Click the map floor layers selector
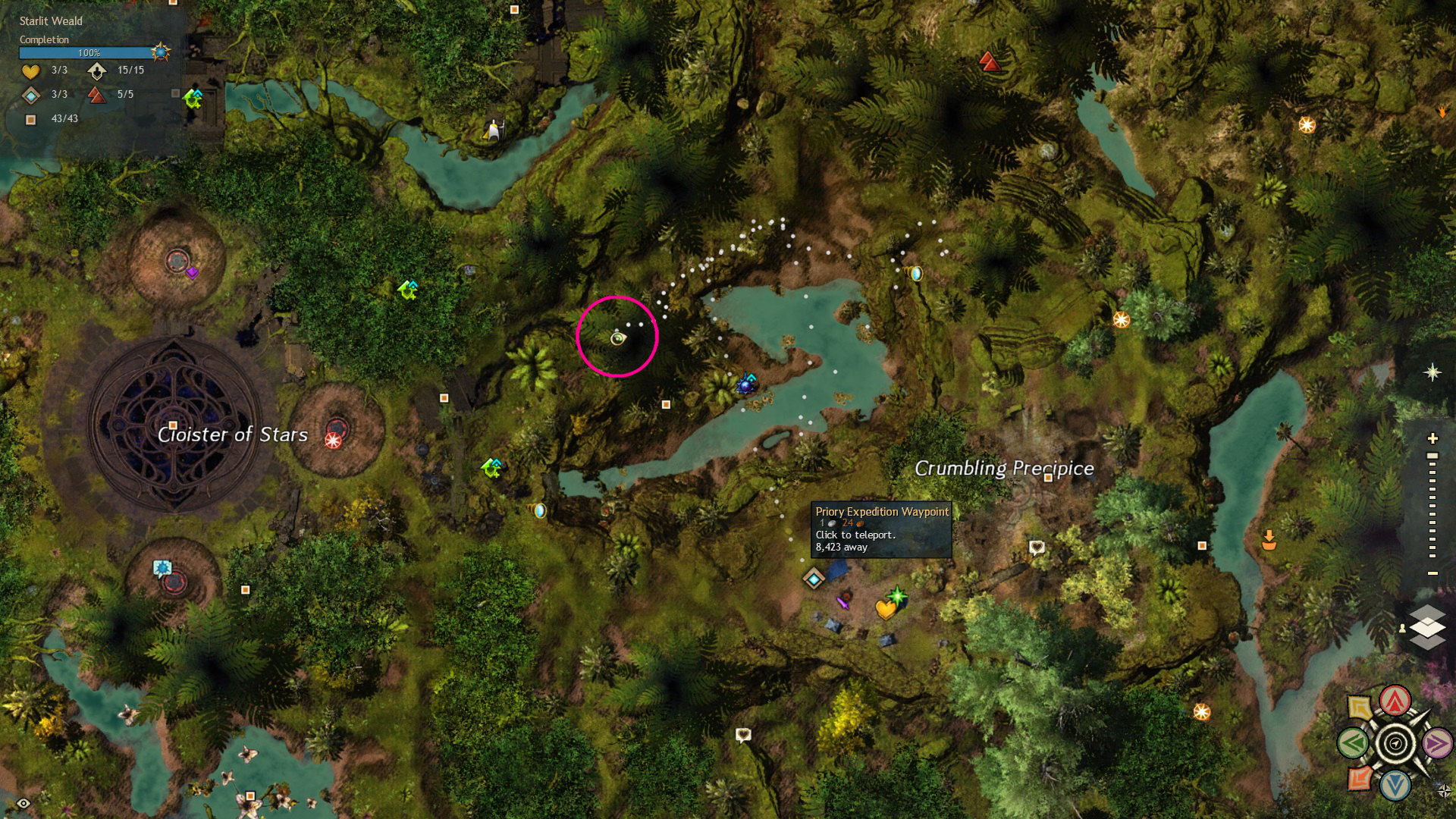This screenshot has width=1456, height=819. point(1426,628)
